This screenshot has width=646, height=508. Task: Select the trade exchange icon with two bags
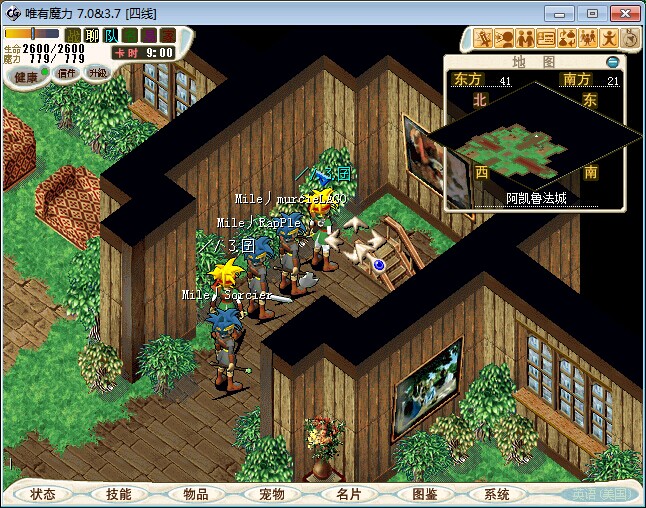coord(566,38)
